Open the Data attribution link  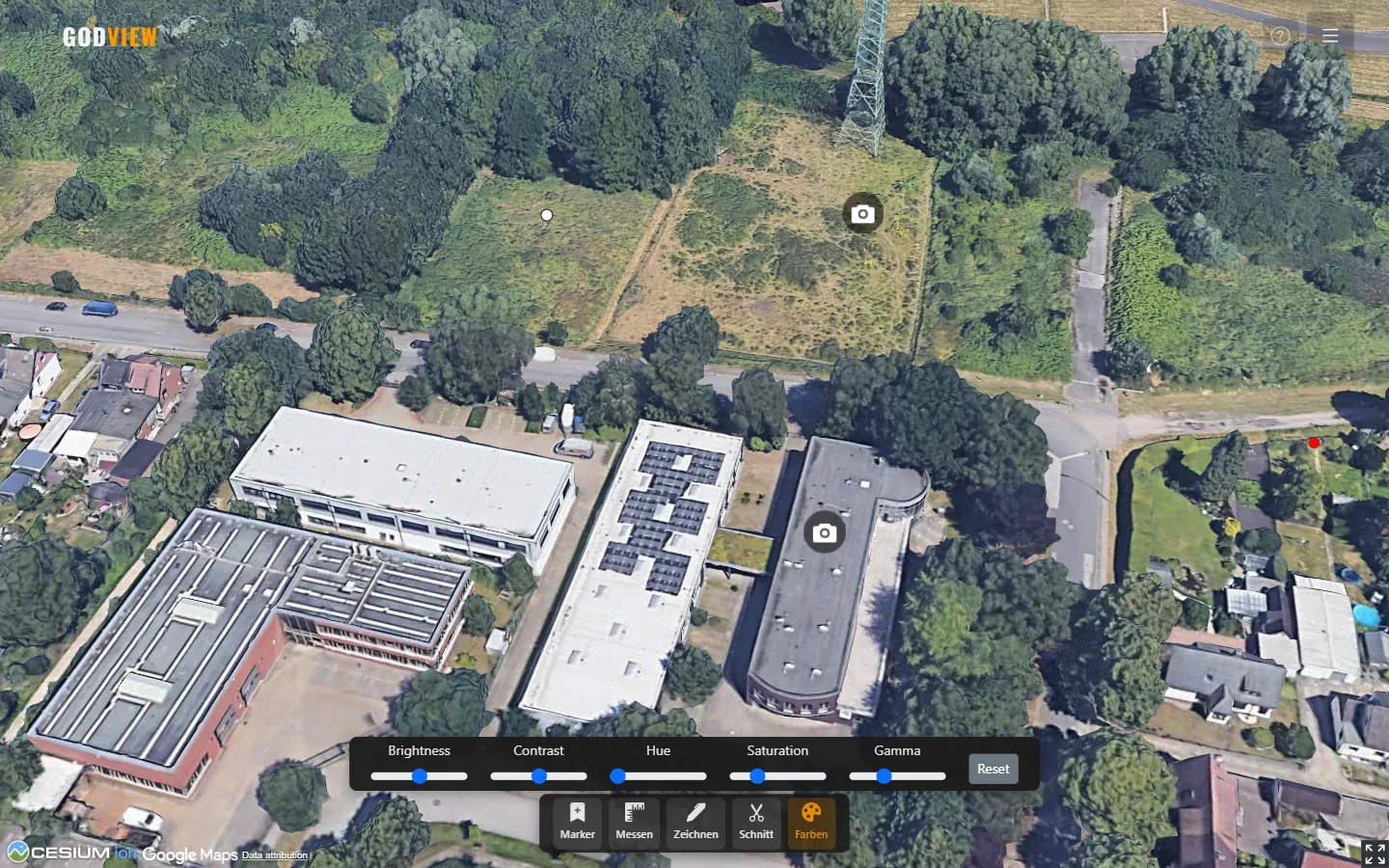point(274,855)
